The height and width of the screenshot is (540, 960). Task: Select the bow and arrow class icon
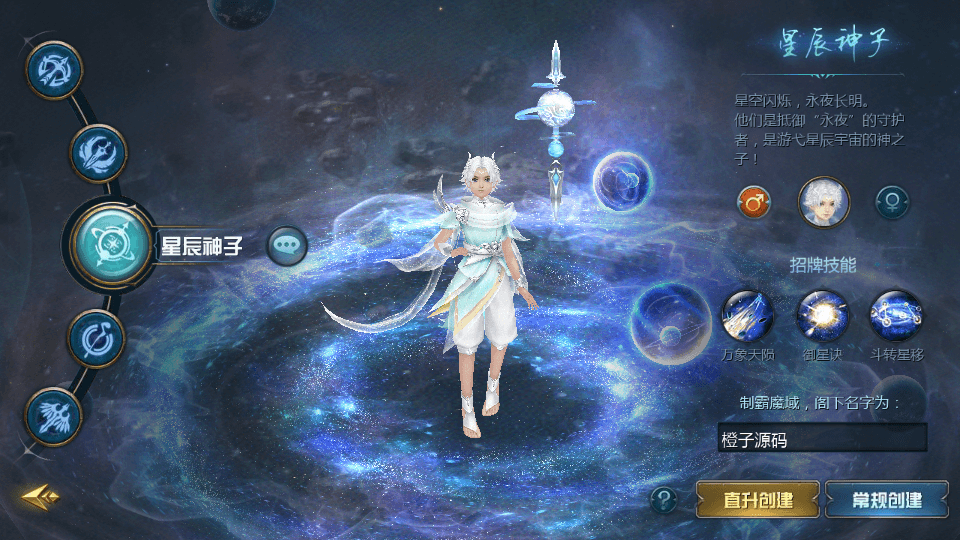52,69
